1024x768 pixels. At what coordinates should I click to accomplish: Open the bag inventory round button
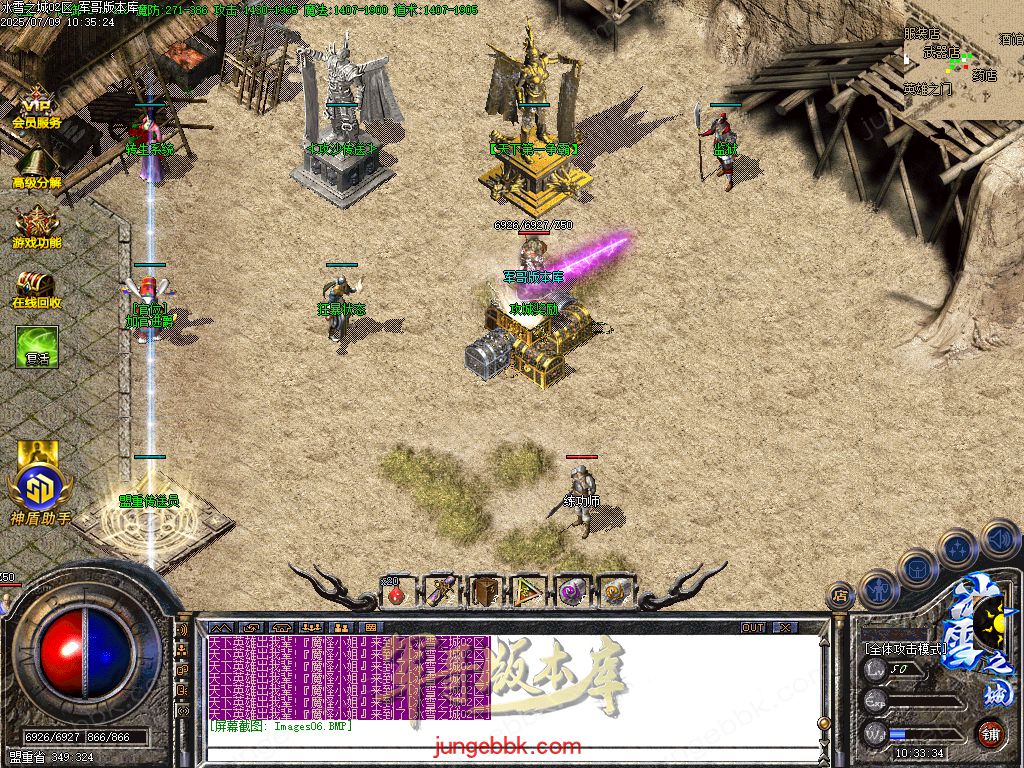pyautogui.click(x=917, y=568)
